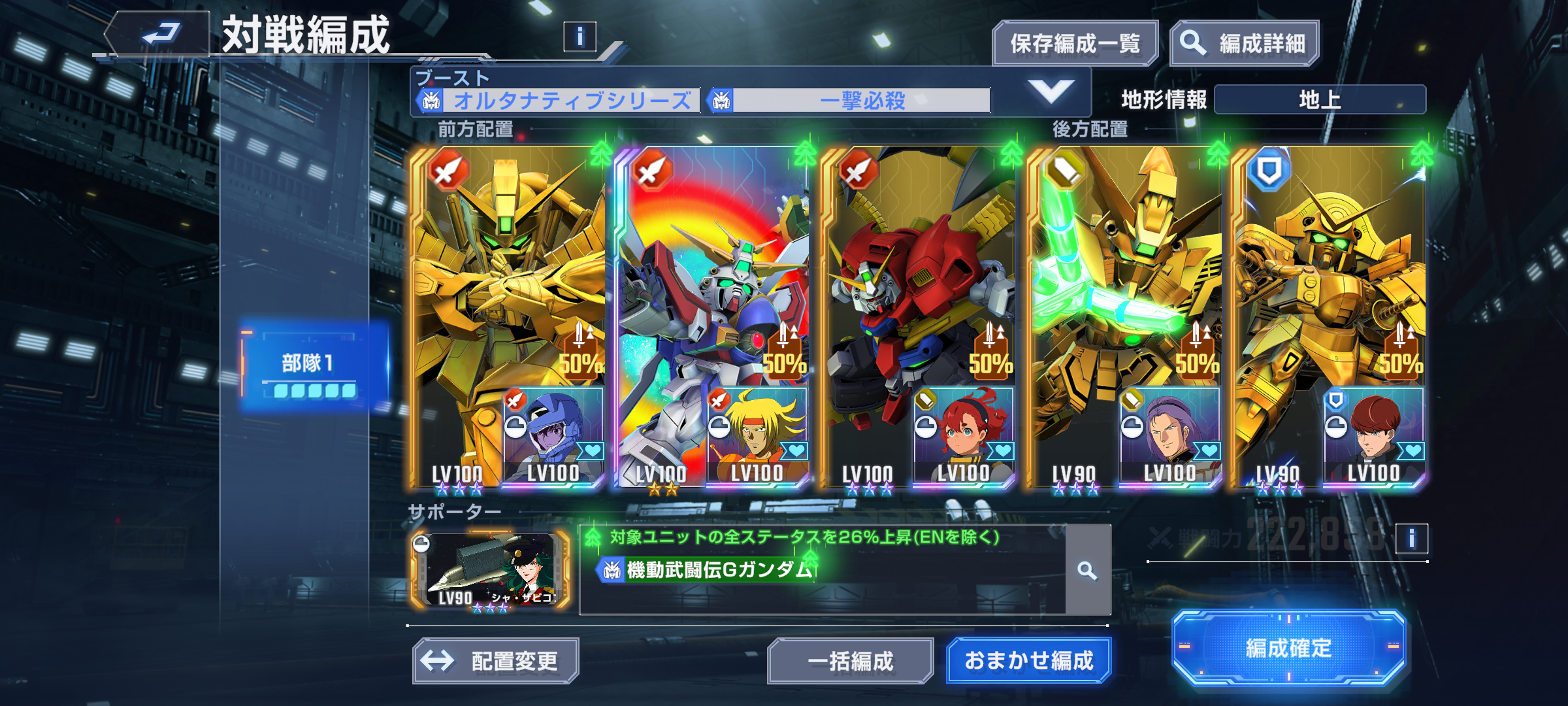Go back using the return arrow button

point(160,33)
